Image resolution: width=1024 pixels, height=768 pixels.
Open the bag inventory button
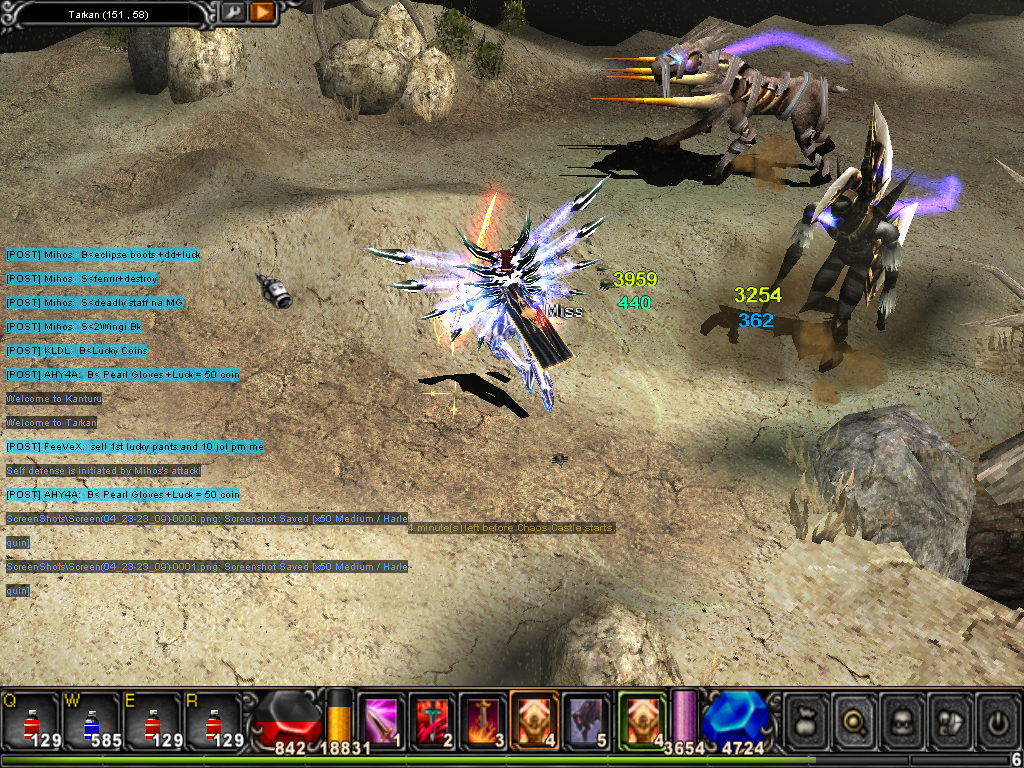pyautogui.click(x=806, y=720)
